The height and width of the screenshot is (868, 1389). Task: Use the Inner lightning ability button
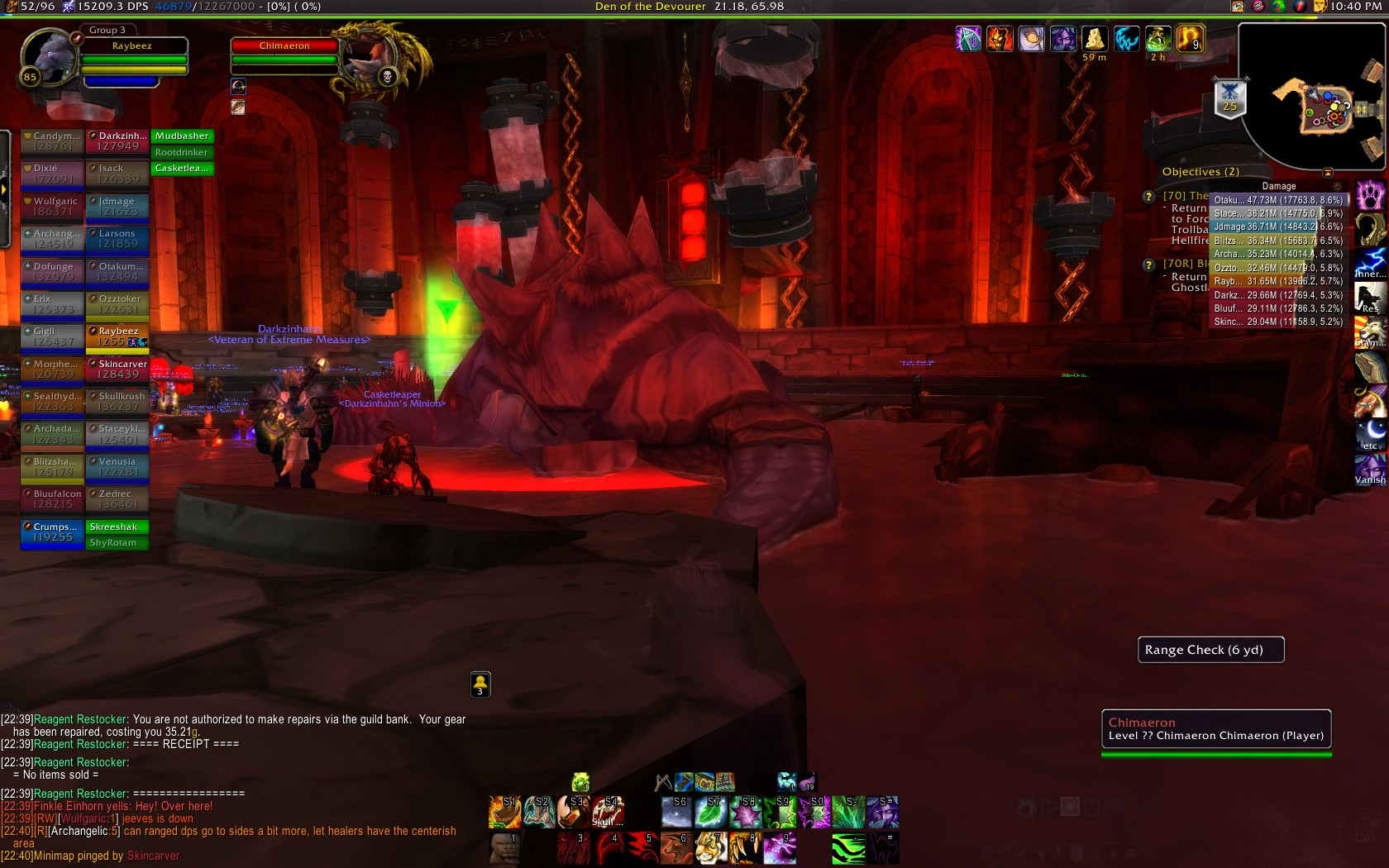click(1370, 263)
